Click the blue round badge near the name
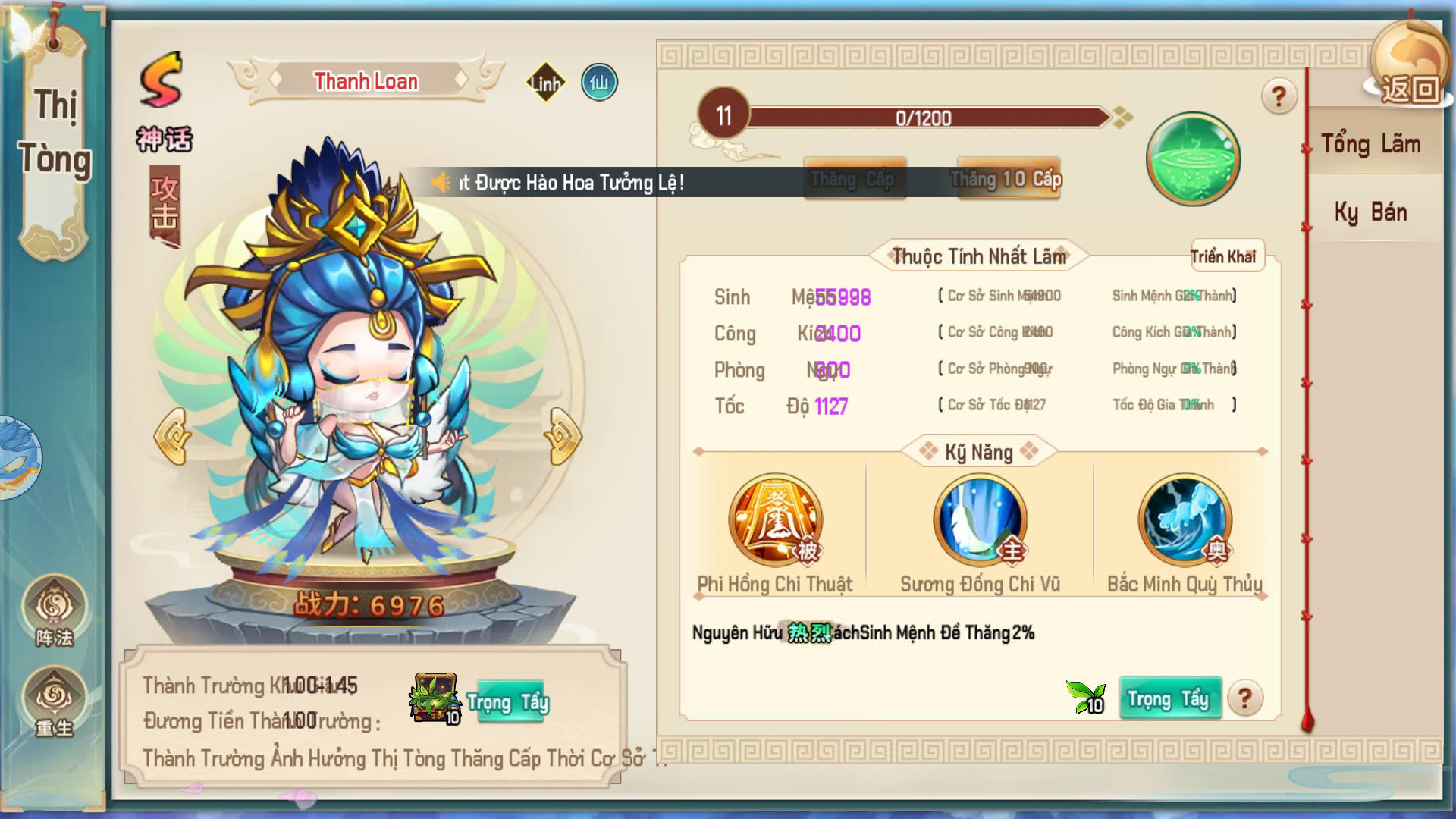 599,83
